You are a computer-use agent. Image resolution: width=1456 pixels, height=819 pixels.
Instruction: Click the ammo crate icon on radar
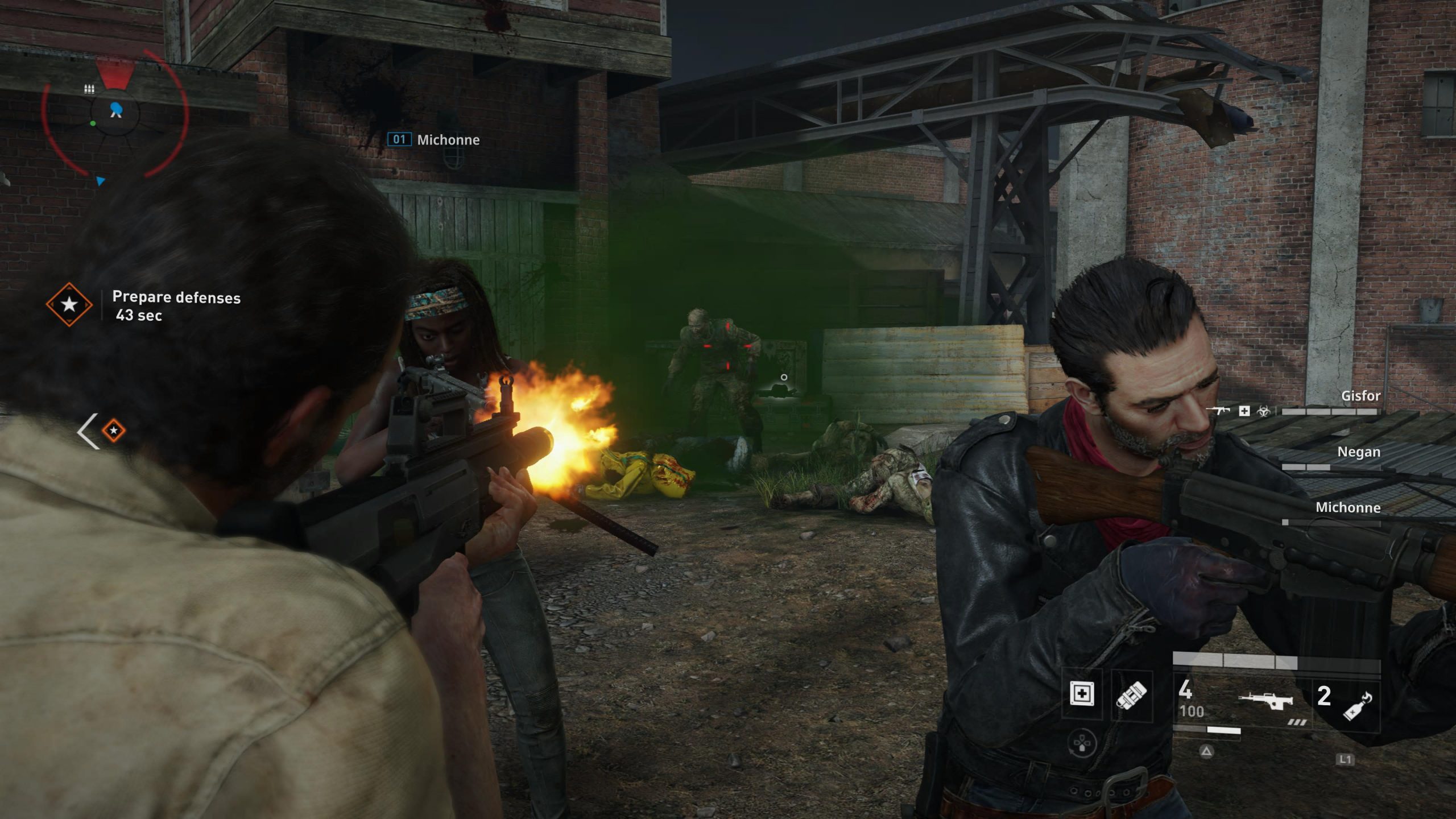pyautogui.click(x=89, y=89)
